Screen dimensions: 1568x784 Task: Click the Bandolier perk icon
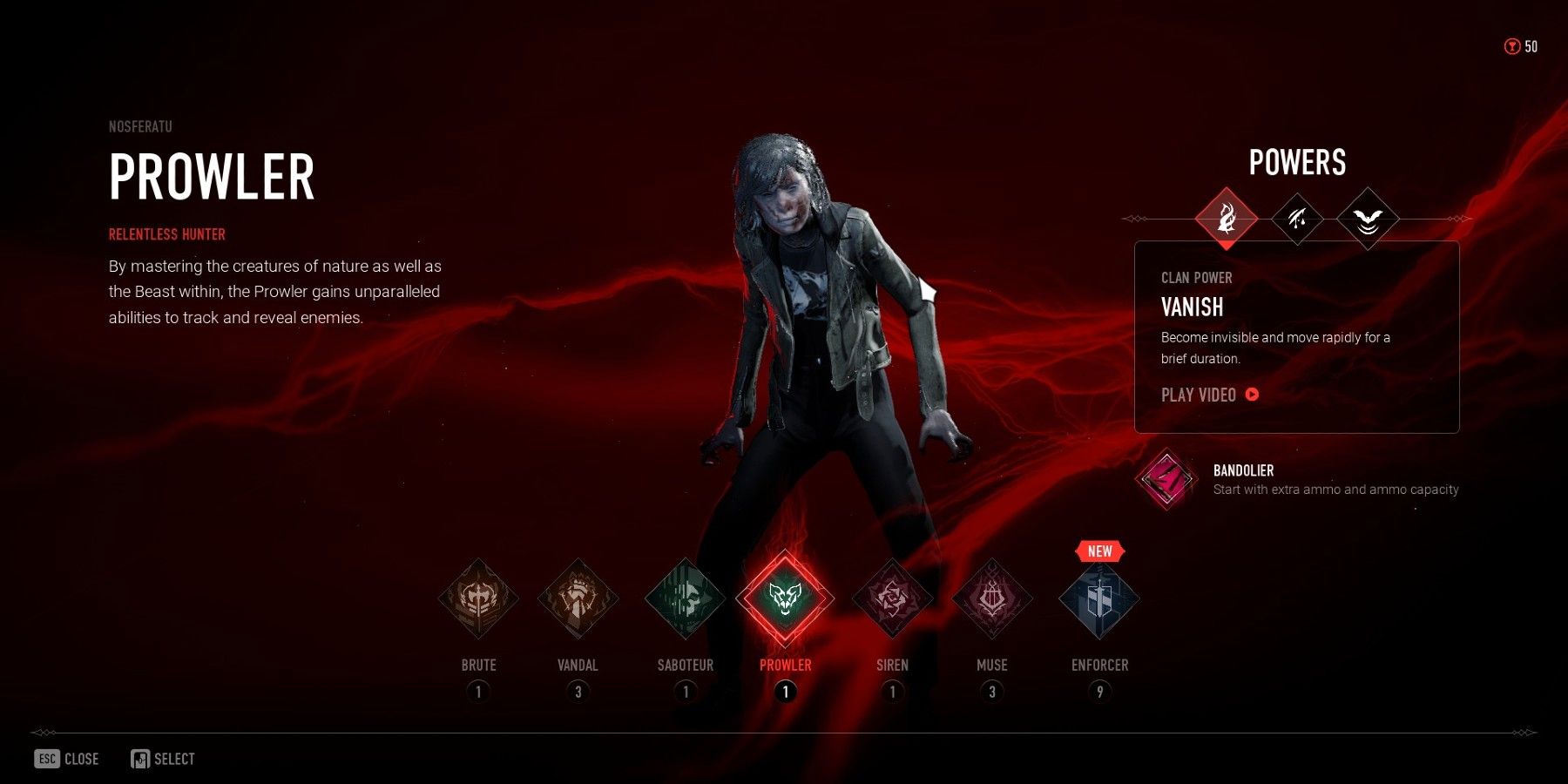tap(1166, 478)
